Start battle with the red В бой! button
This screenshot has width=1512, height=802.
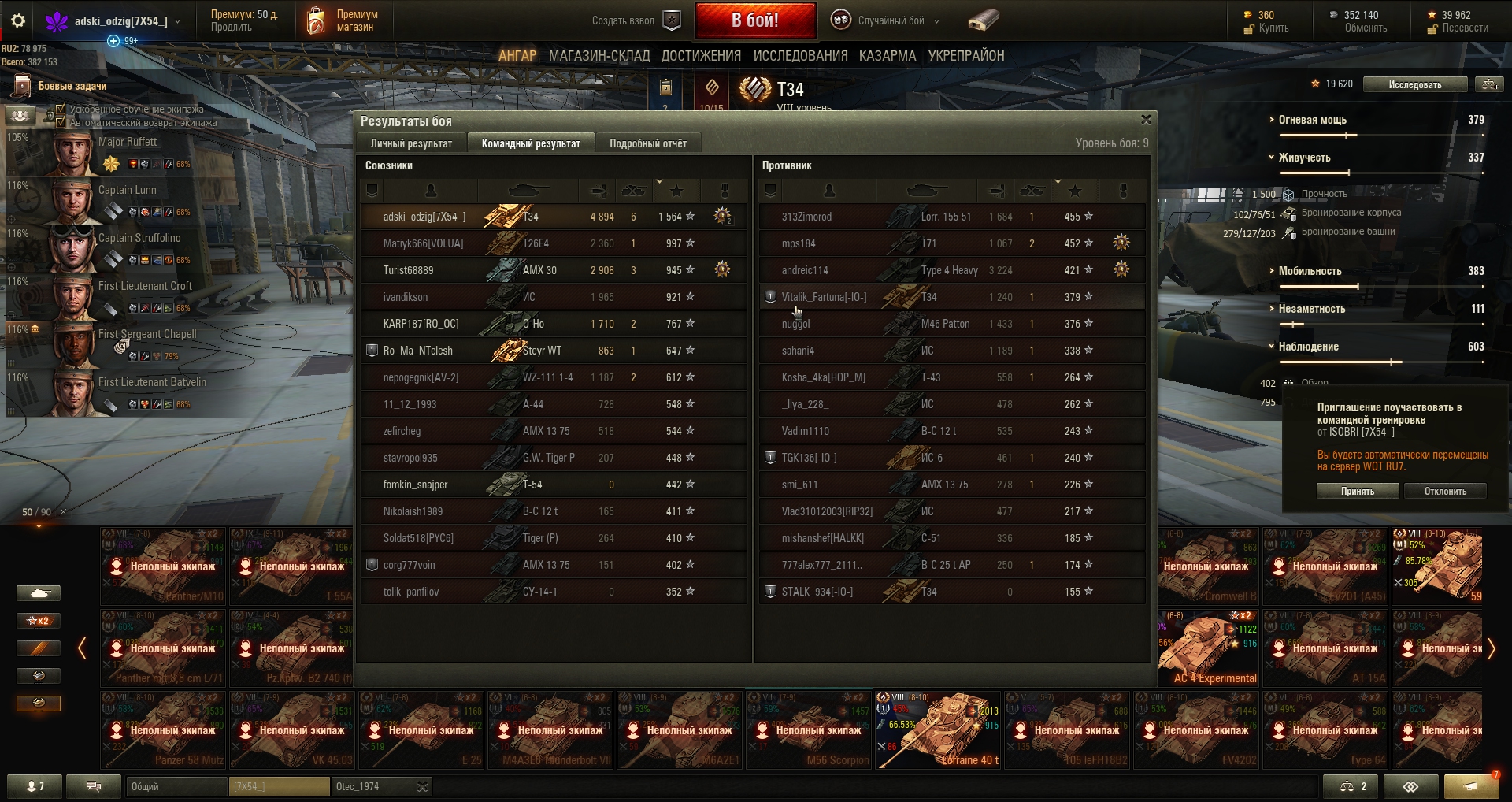click(x=754, y=20)
